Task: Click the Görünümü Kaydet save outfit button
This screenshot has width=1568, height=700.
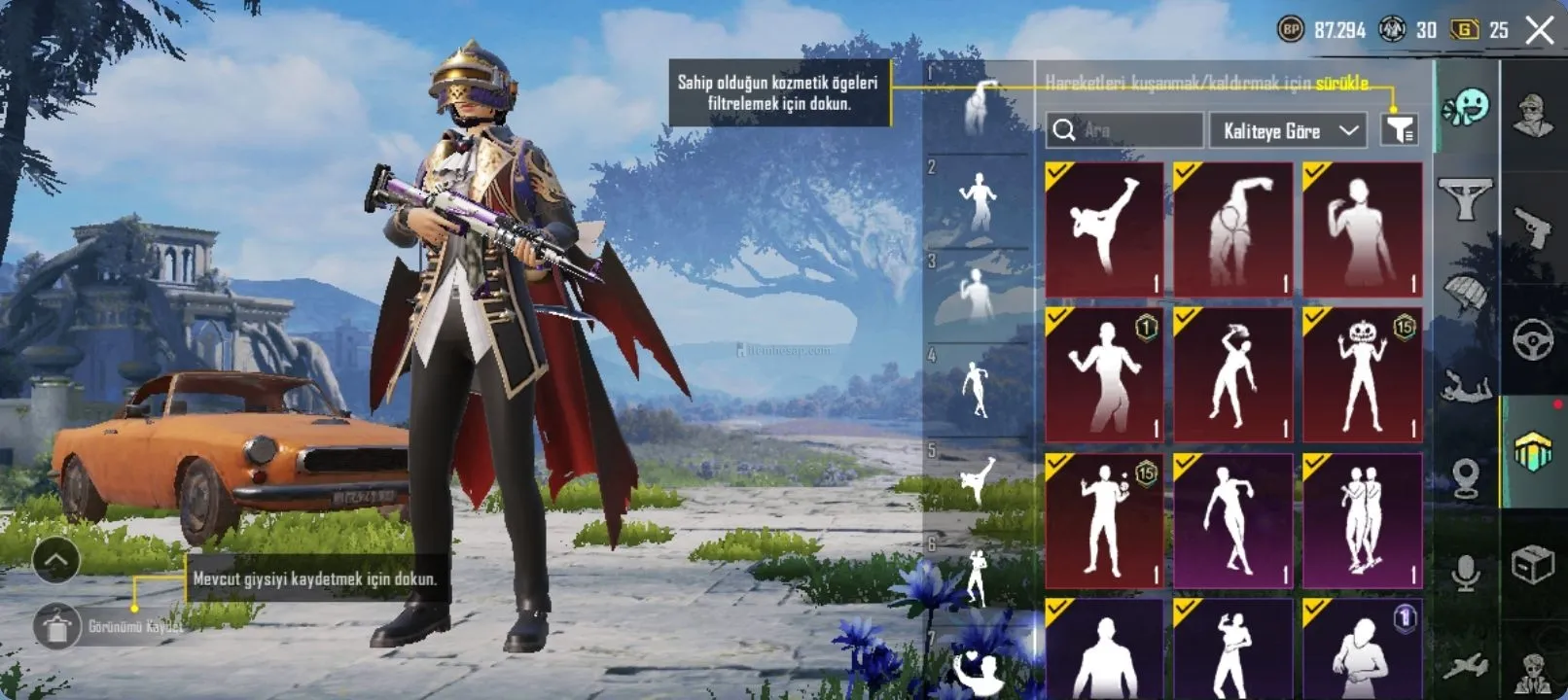Action: click(x=58, y=627)
